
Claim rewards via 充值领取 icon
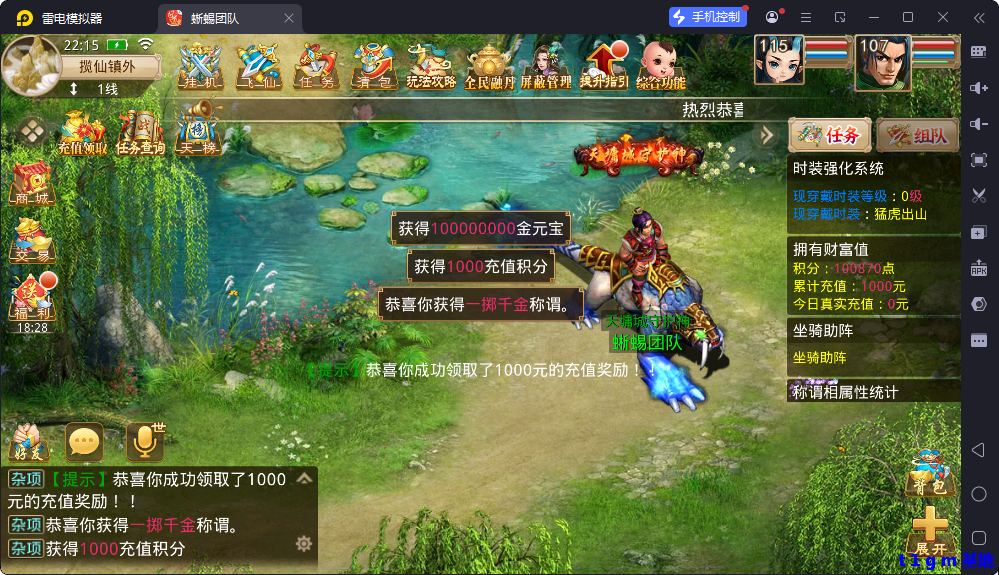tap(82, 133)
